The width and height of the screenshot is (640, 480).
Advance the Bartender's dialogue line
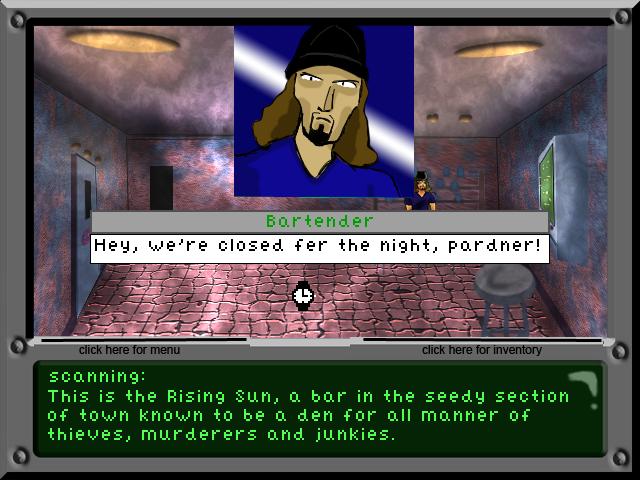pyautogui.click(x=319, y=247)
